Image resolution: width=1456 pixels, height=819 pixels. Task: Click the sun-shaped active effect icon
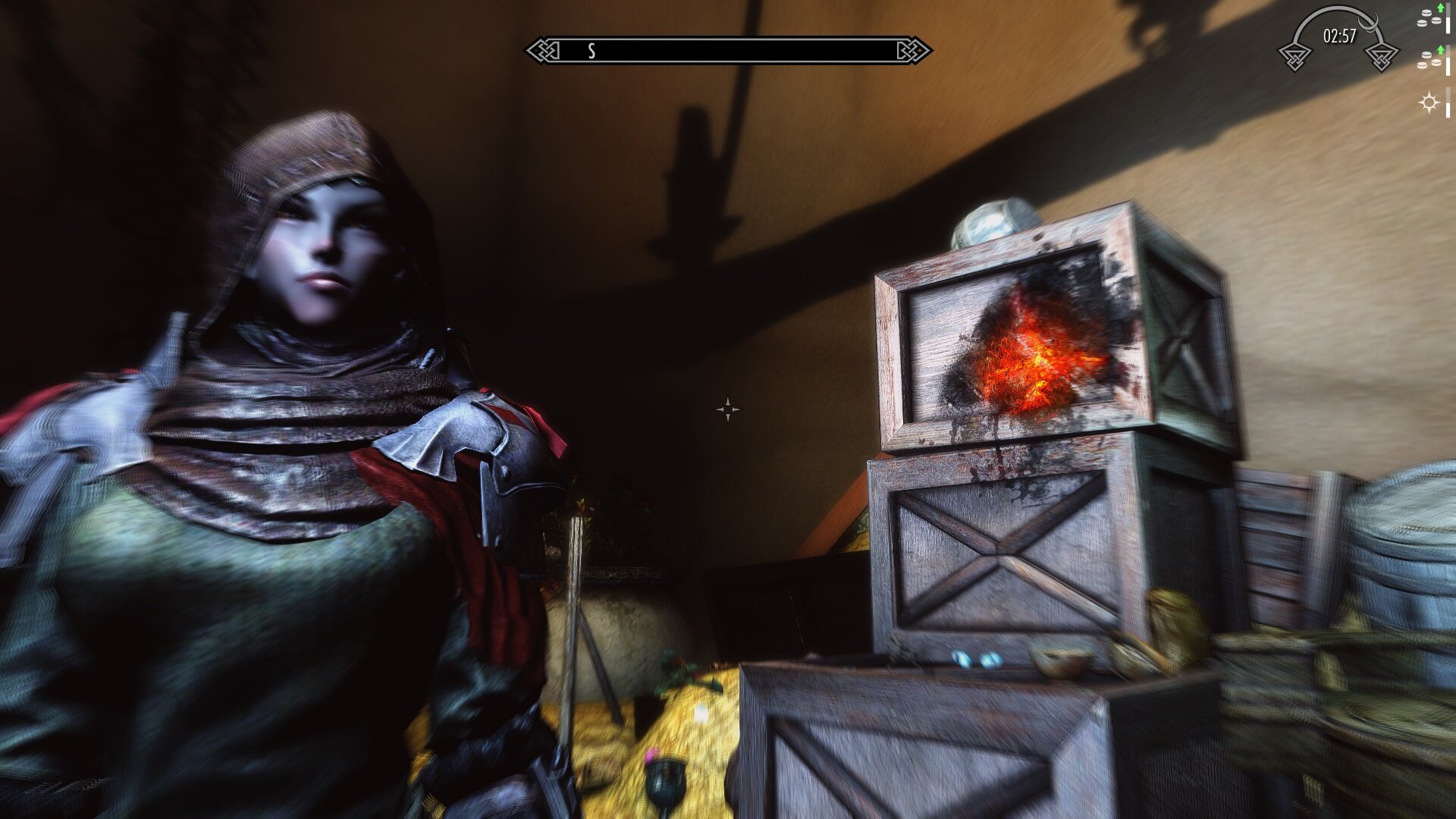pos(1429,102)
